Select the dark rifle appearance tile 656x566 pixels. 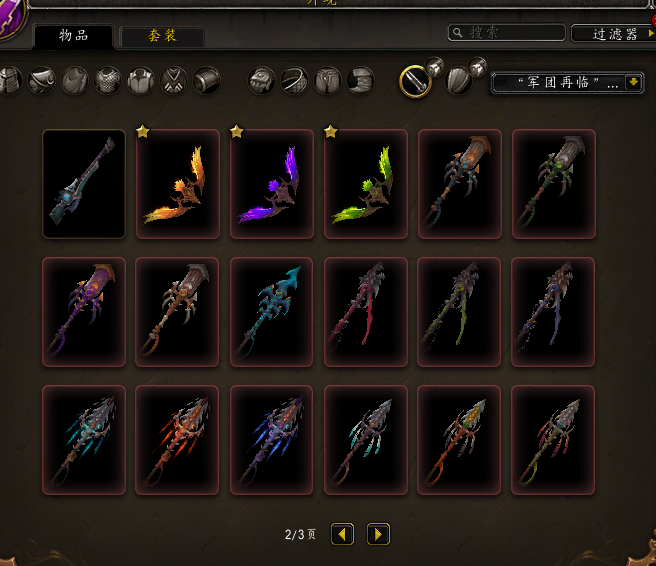pos(84,184)
